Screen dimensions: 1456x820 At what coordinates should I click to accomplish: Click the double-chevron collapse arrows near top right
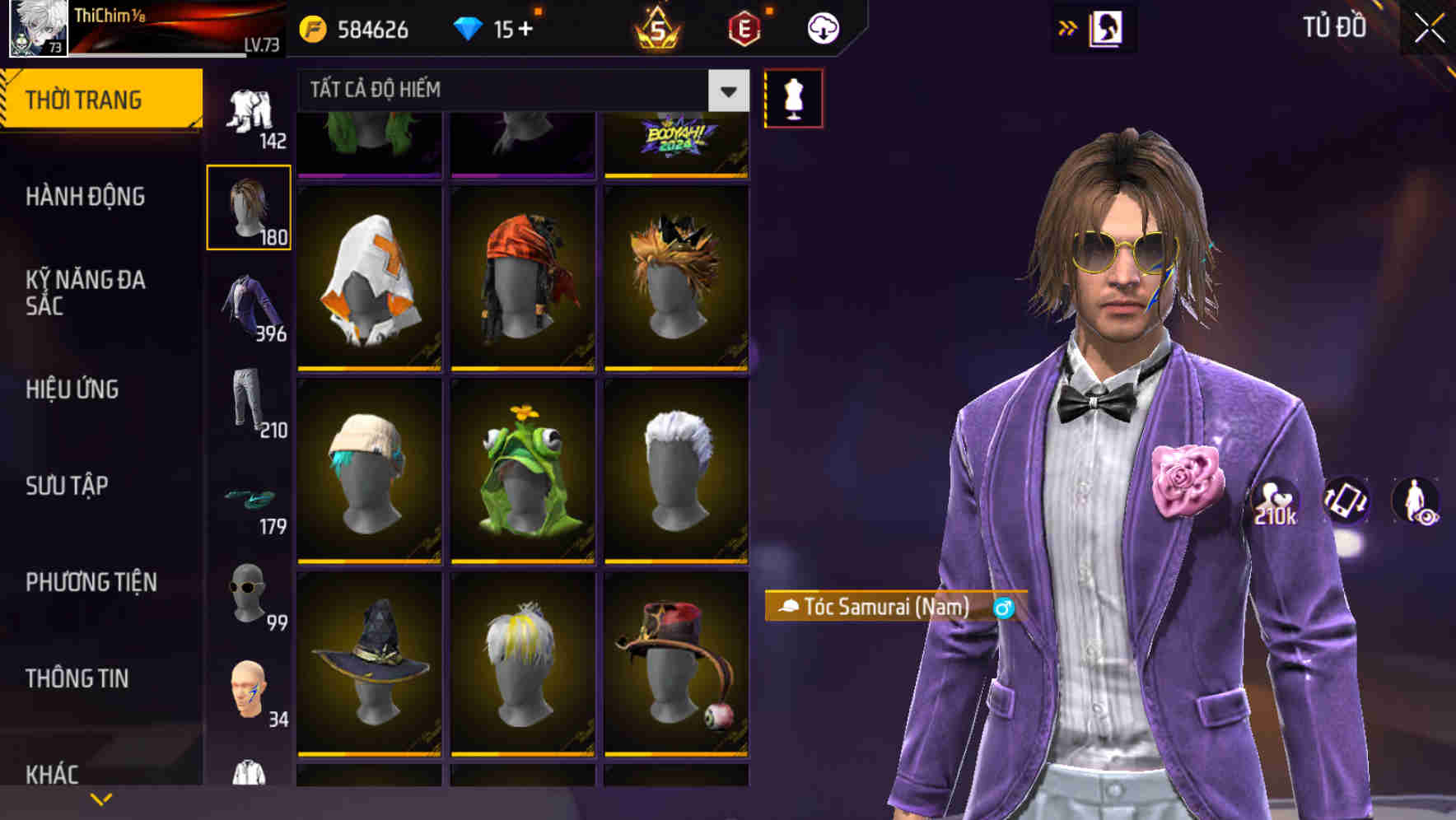tap(1069, 27)
